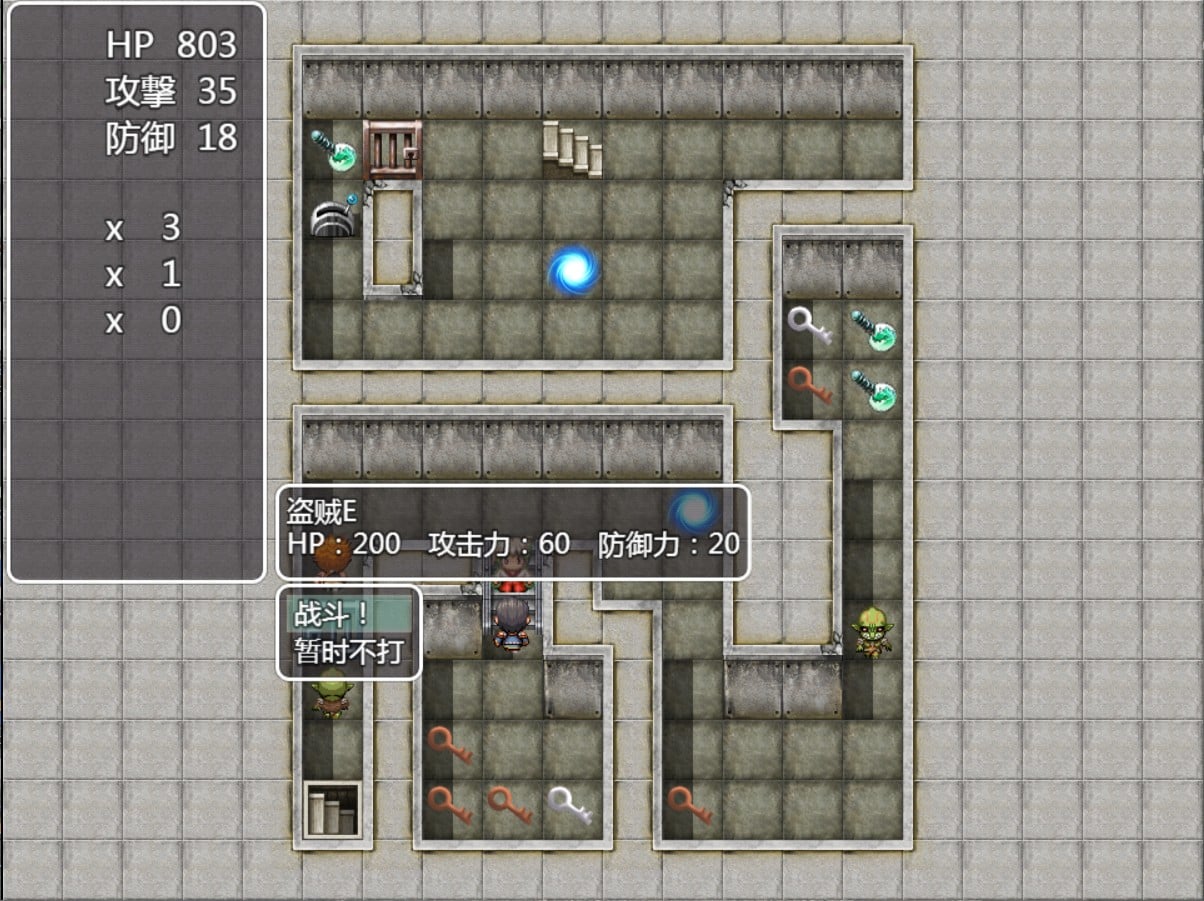
Task: Select 暂时不打 to skip the fight
Action: tap(348, 652)
